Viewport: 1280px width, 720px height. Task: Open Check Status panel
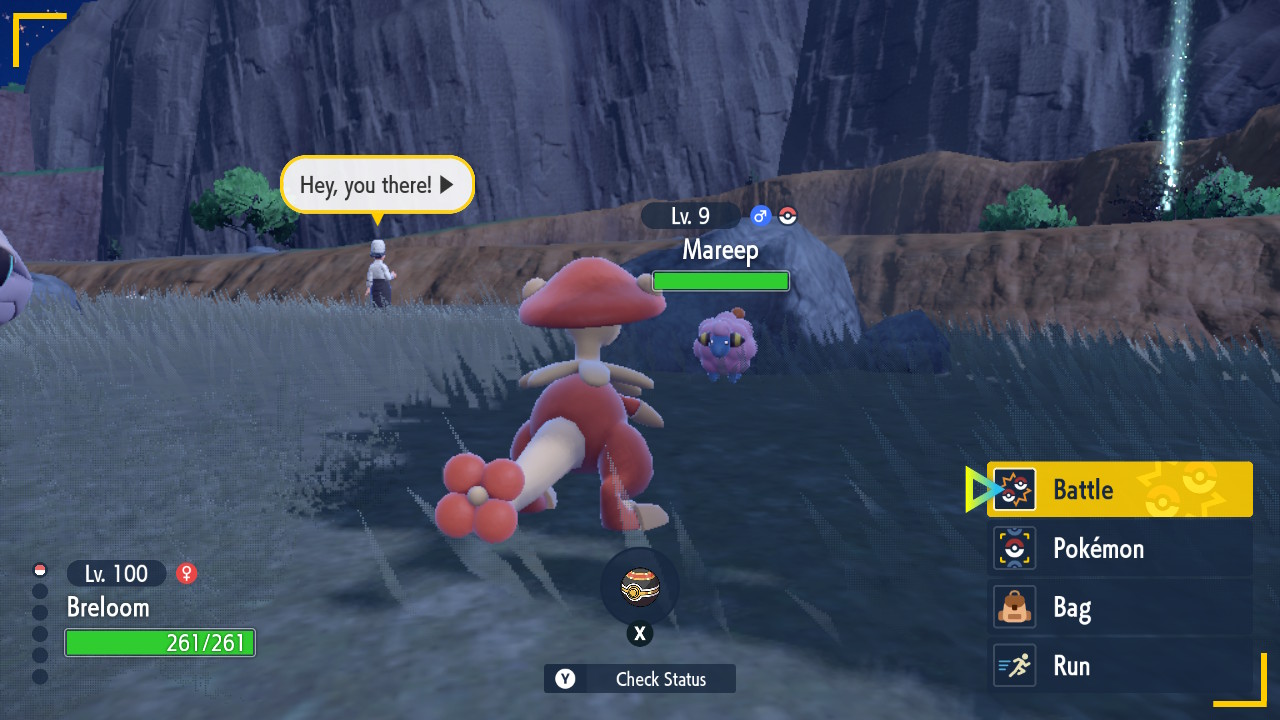pos(640,679)
